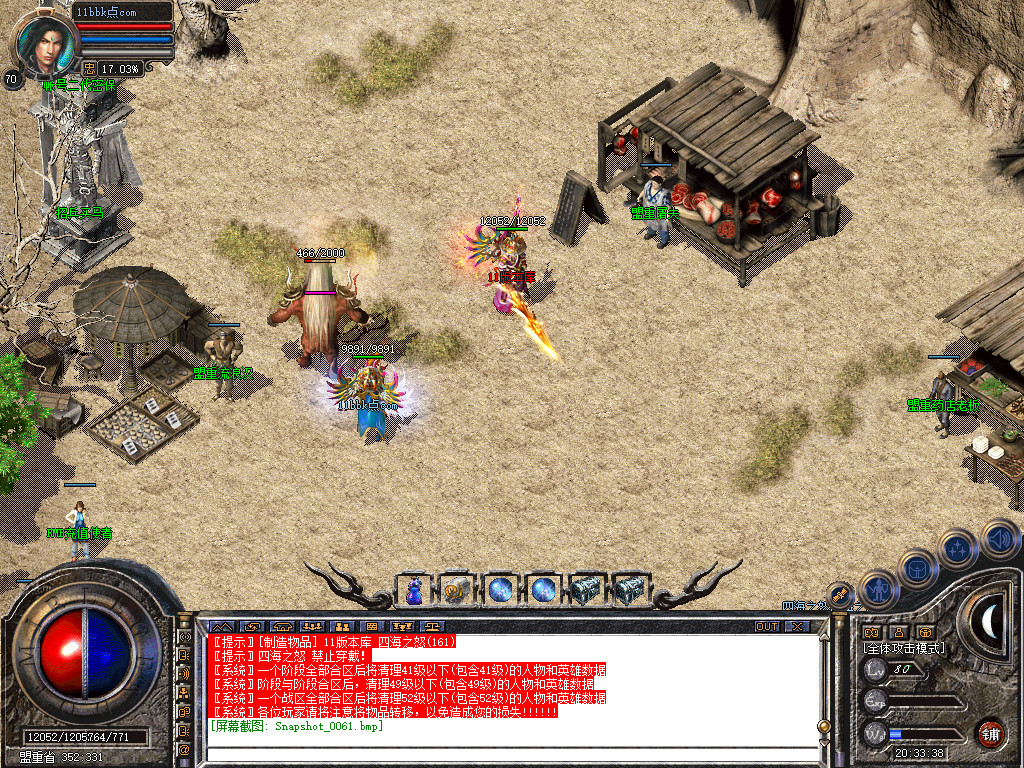Close the chat panel with X button
1024x768 pixels.
pyautogui.click(x=797, y=627)
